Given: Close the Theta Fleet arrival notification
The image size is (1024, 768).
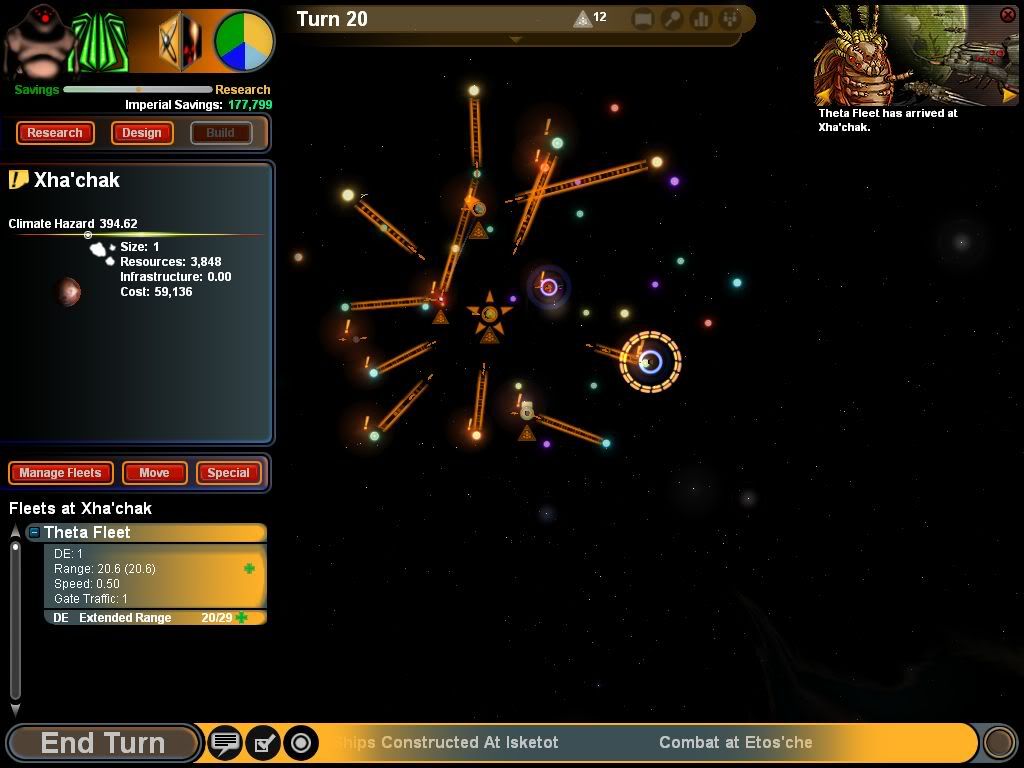Looking at the screenshot, I should (x=1007, y=15).
